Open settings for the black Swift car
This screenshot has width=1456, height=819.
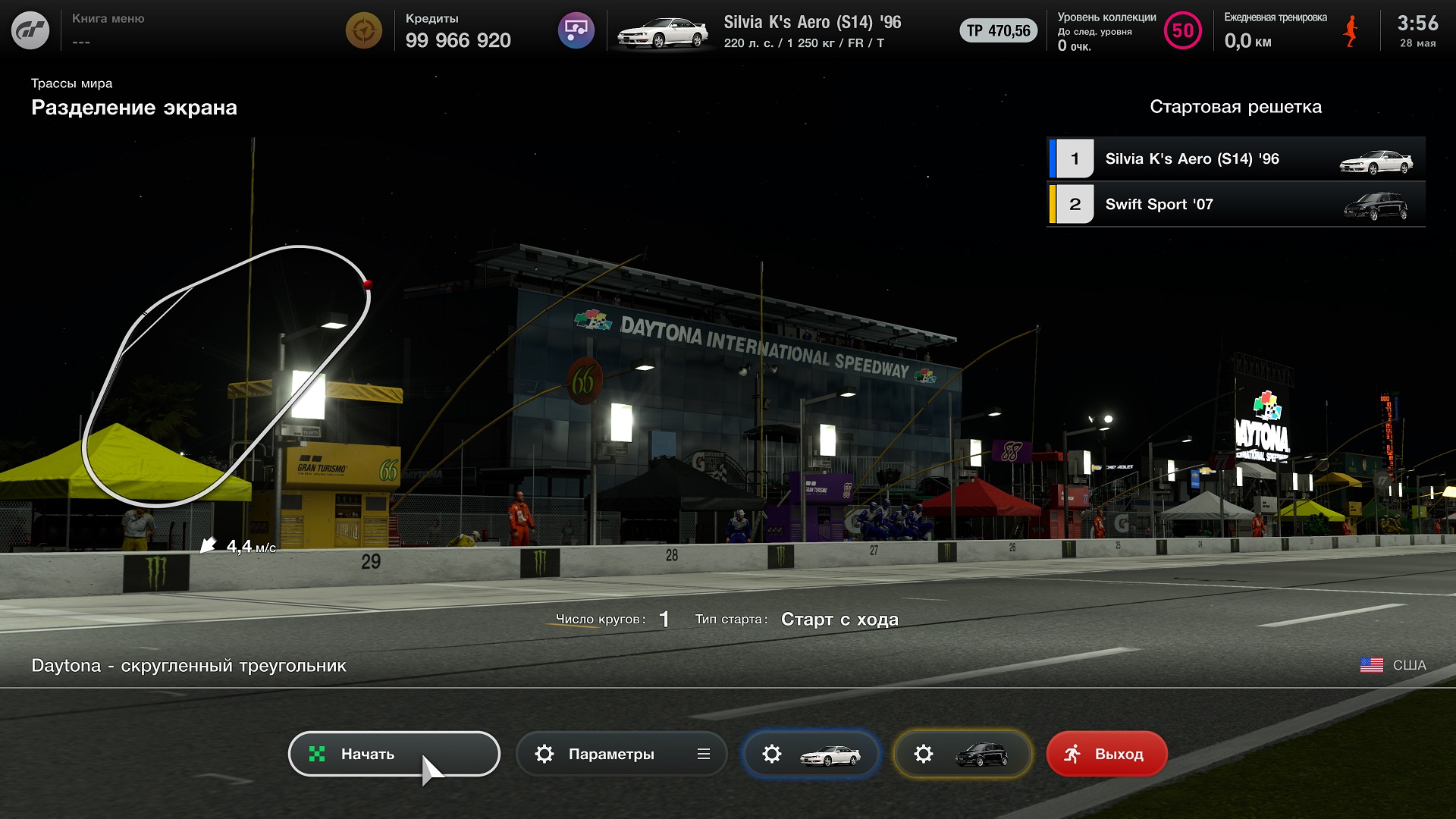point(962,754)
